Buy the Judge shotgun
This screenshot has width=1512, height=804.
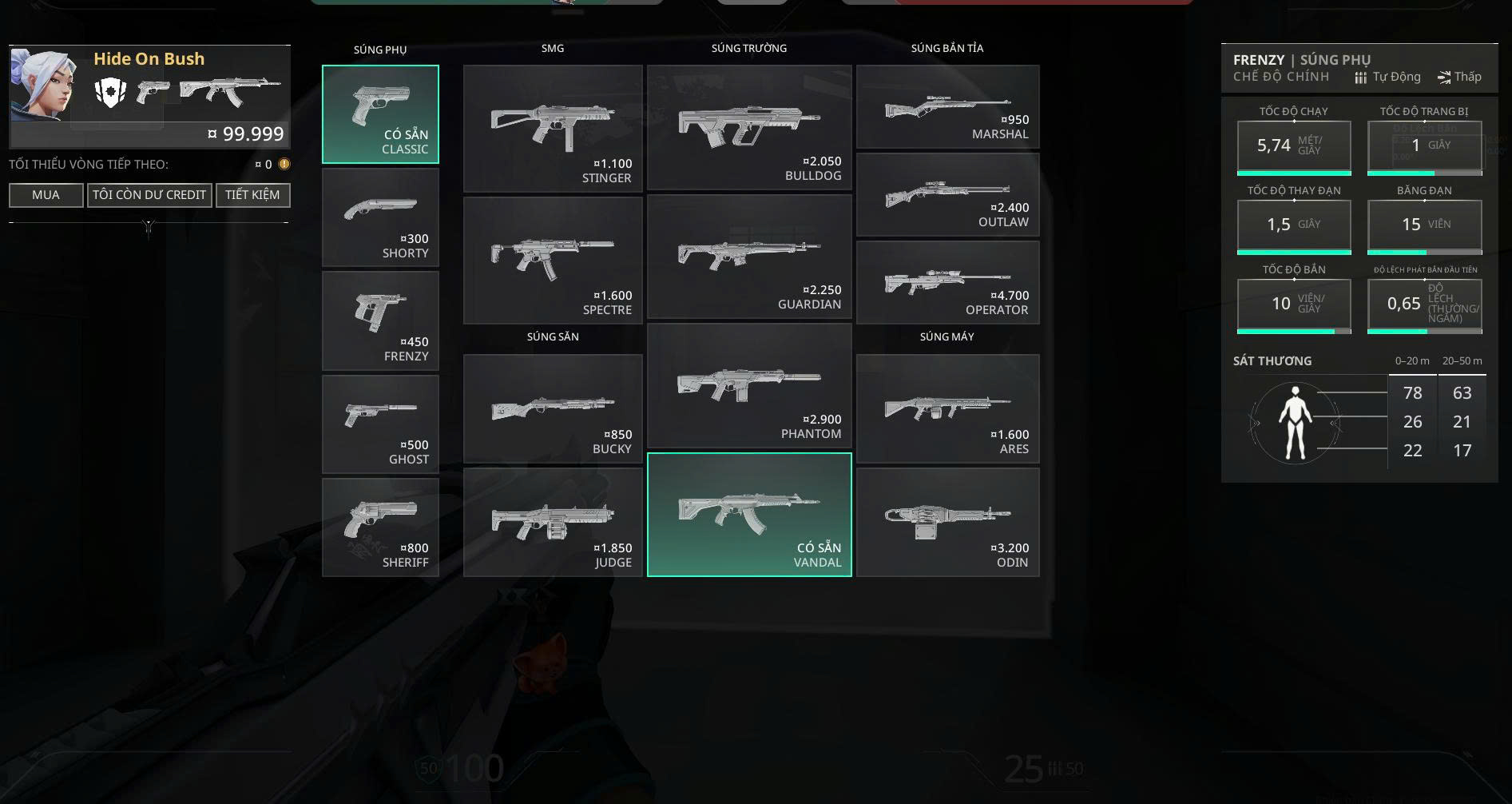point(553,522)
